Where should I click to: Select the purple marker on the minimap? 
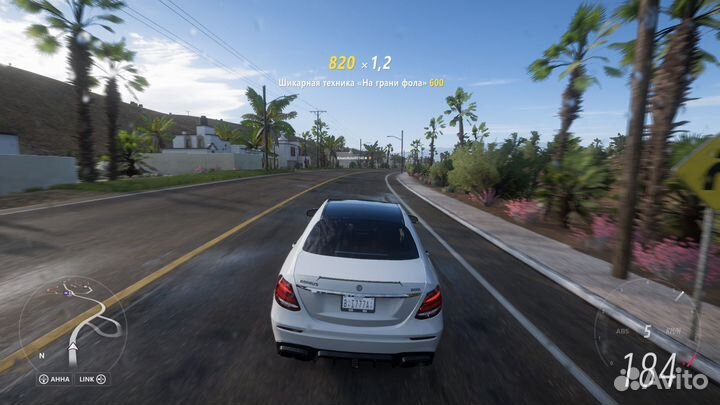coord(70,292)
